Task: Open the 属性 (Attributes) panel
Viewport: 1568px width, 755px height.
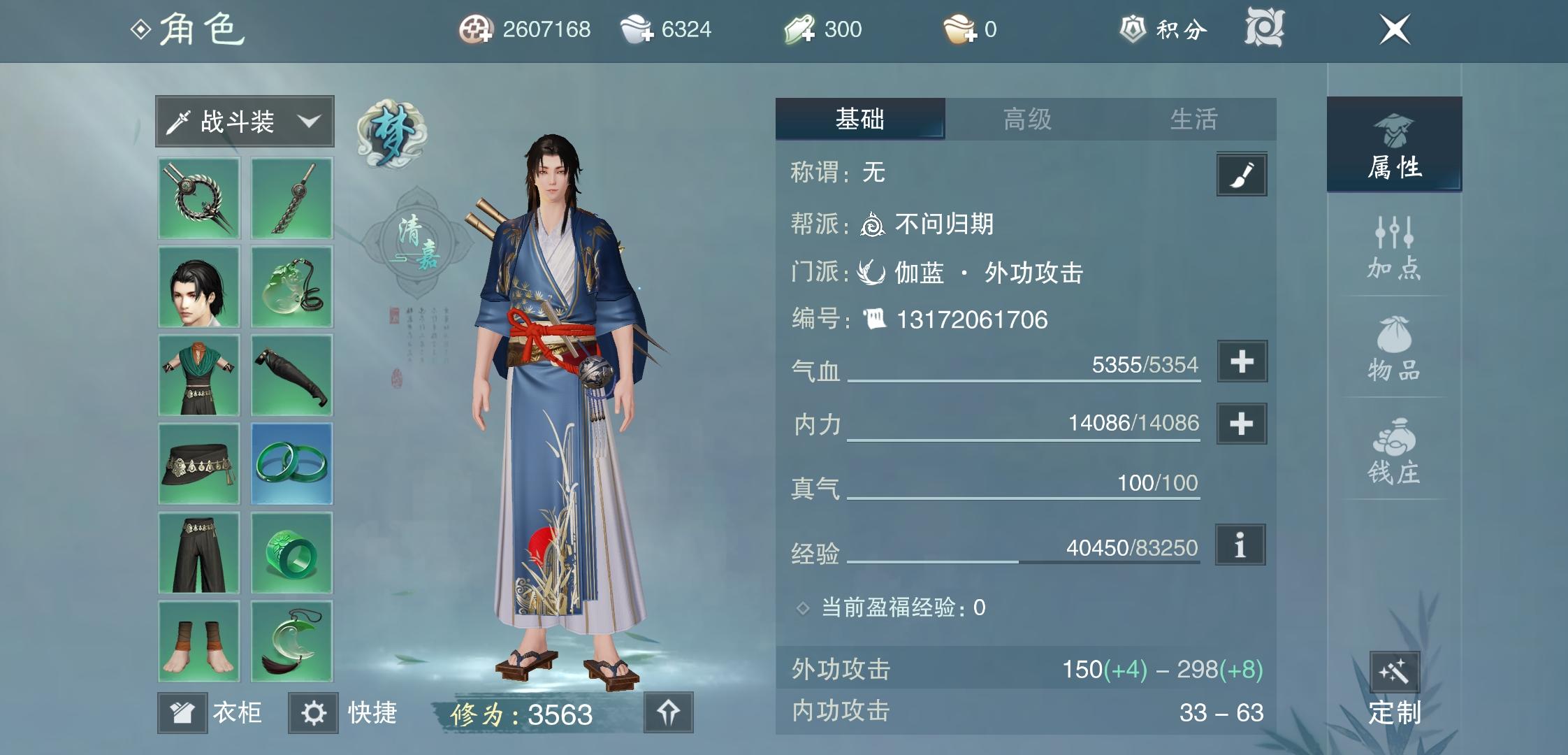Action: tap(1394, 147)
